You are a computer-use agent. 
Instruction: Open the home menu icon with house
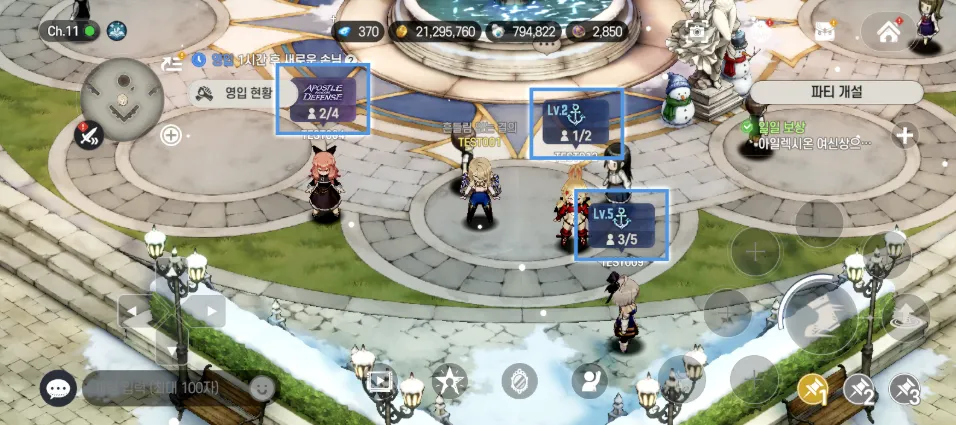[x=888, y=32]
